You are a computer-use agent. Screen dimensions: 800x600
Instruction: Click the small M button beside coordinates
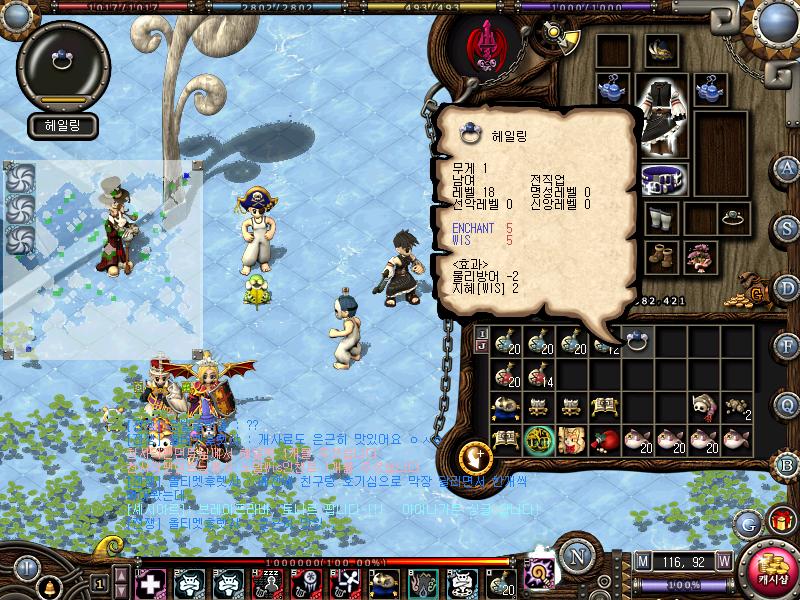tap(642, 560)
